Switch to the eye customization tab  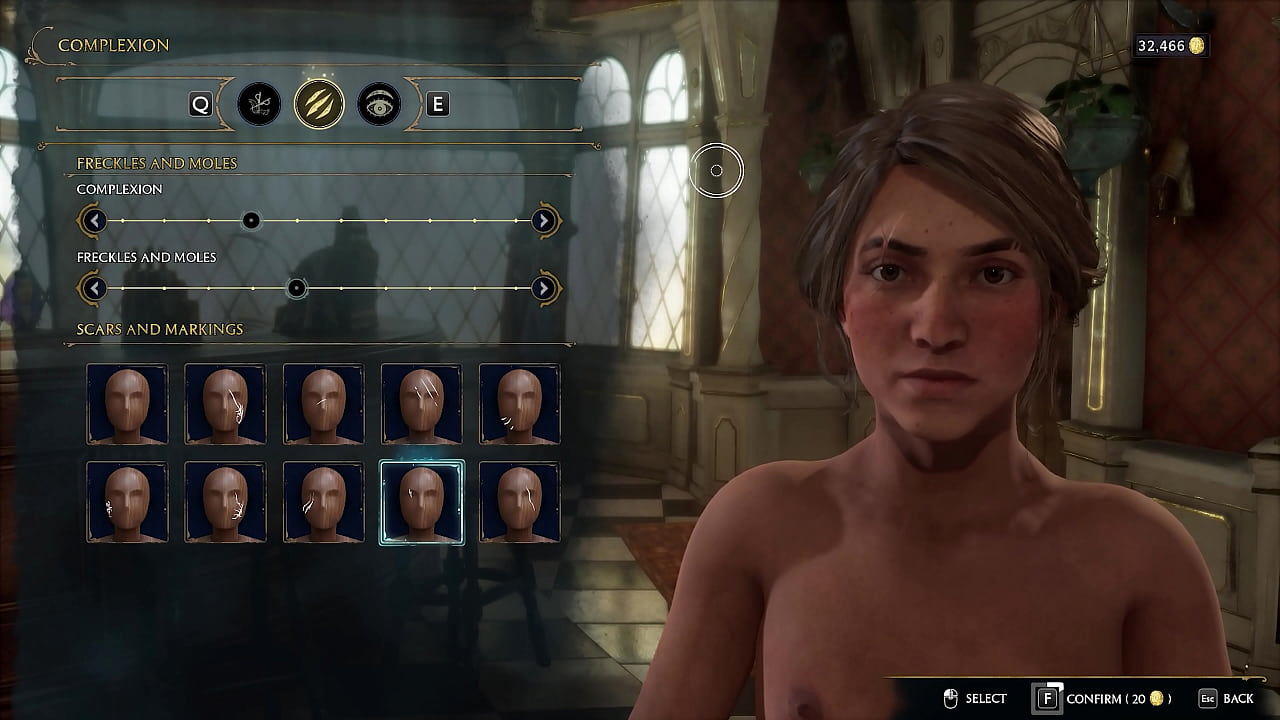[377, 104]
